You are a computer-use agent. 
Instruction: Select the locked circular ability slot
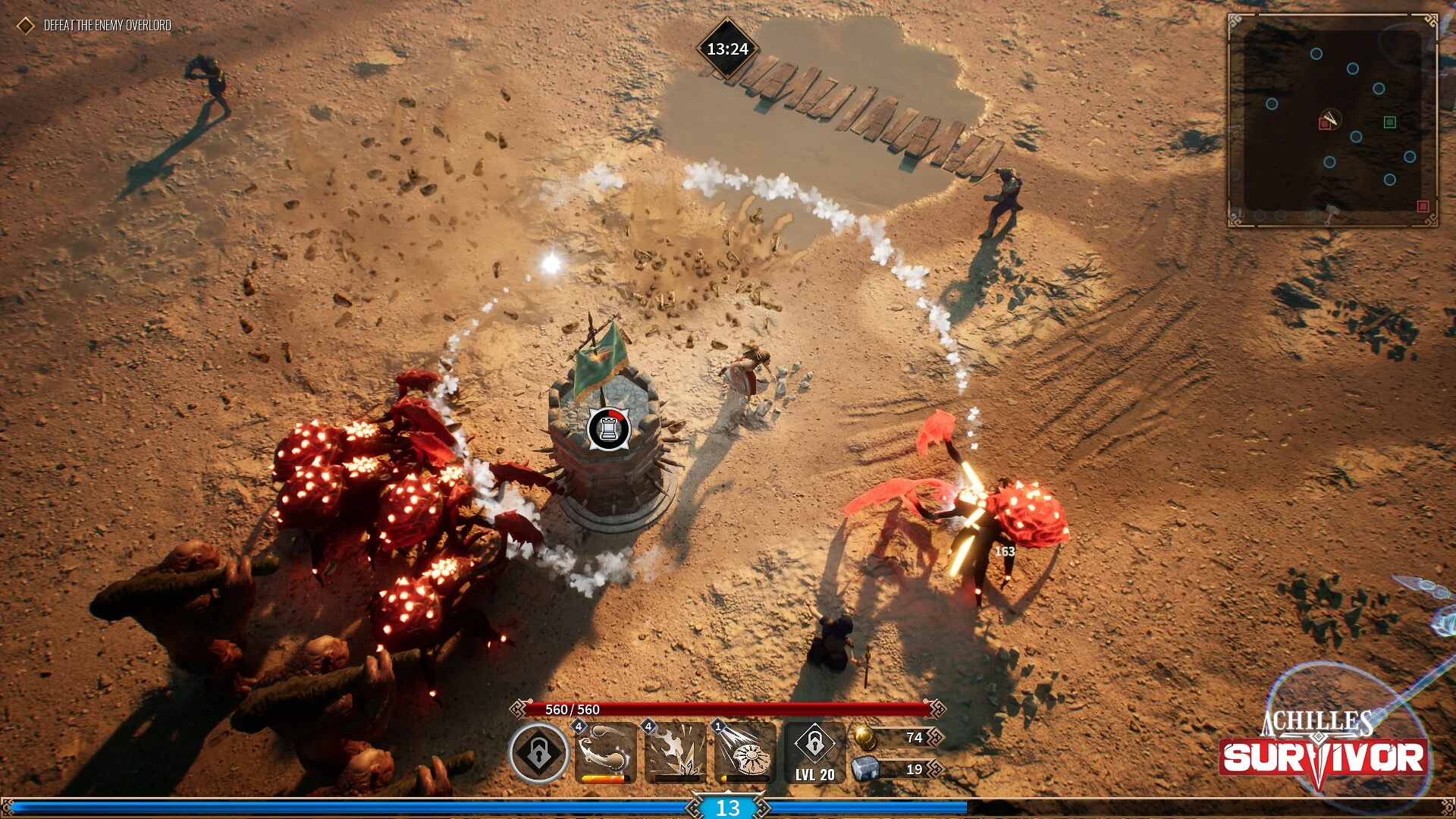[538, 753]
